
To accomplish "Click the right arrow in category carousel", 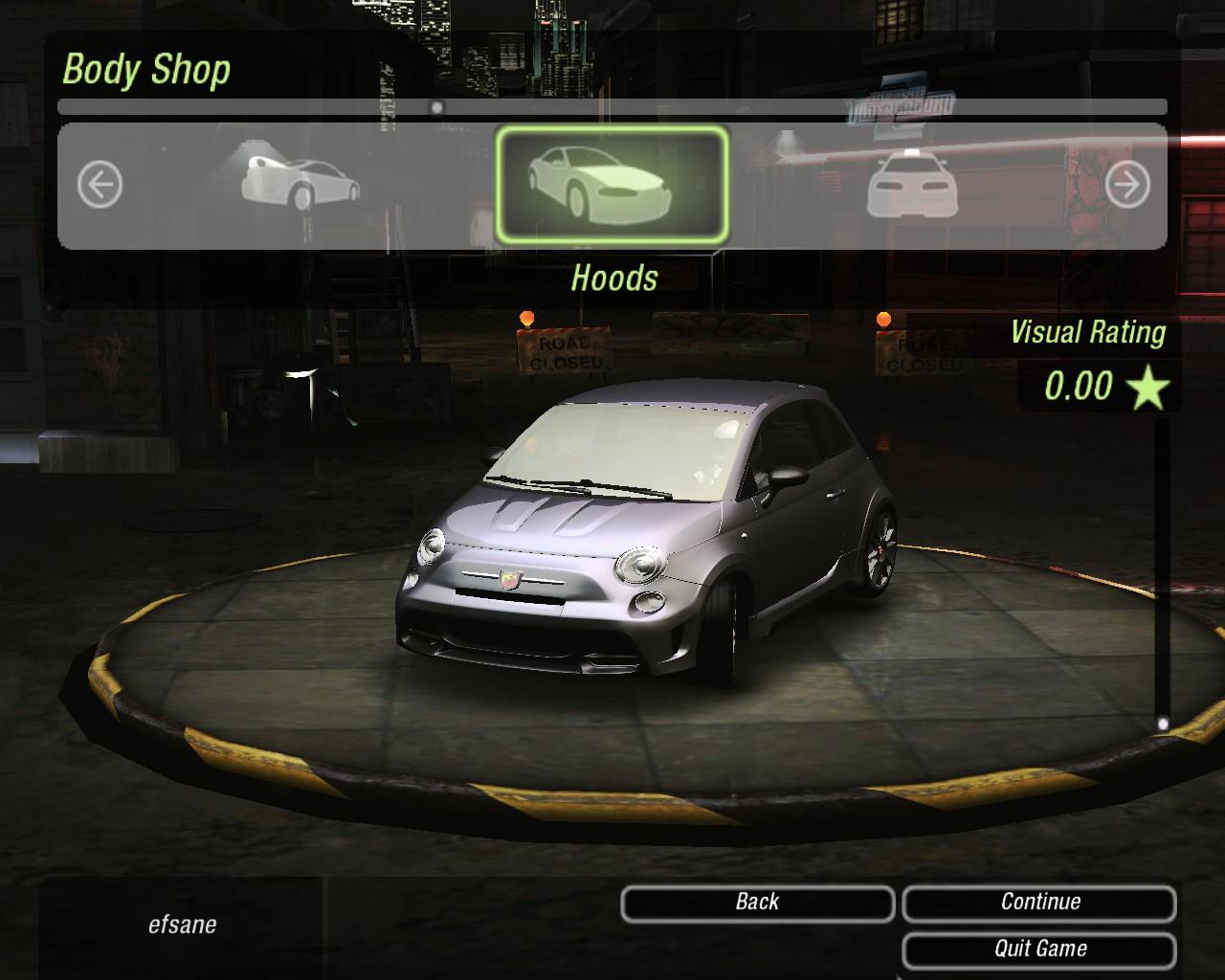I will 1126,185.
